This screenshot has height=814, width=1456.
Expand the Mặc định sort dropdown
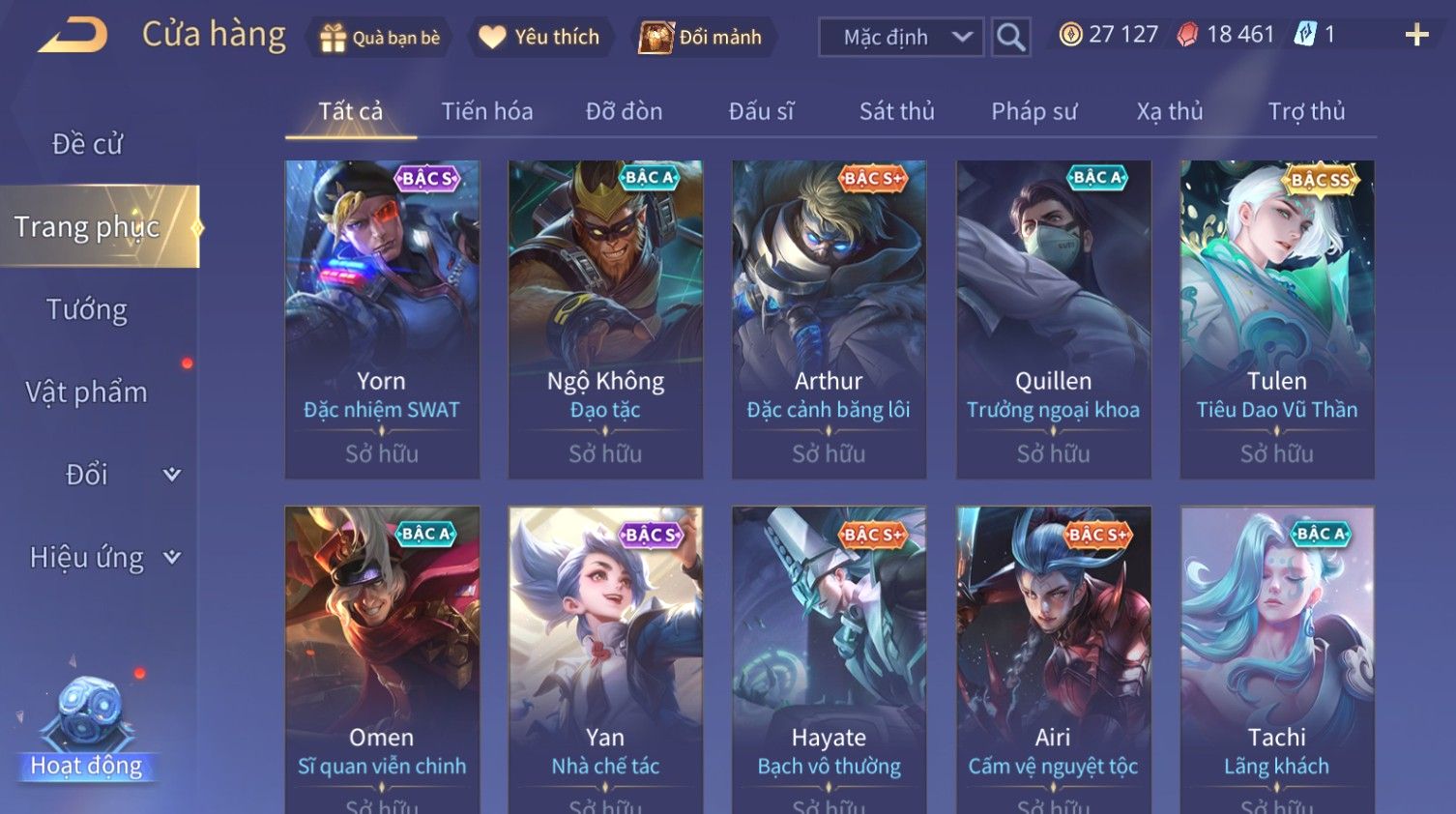902,38
